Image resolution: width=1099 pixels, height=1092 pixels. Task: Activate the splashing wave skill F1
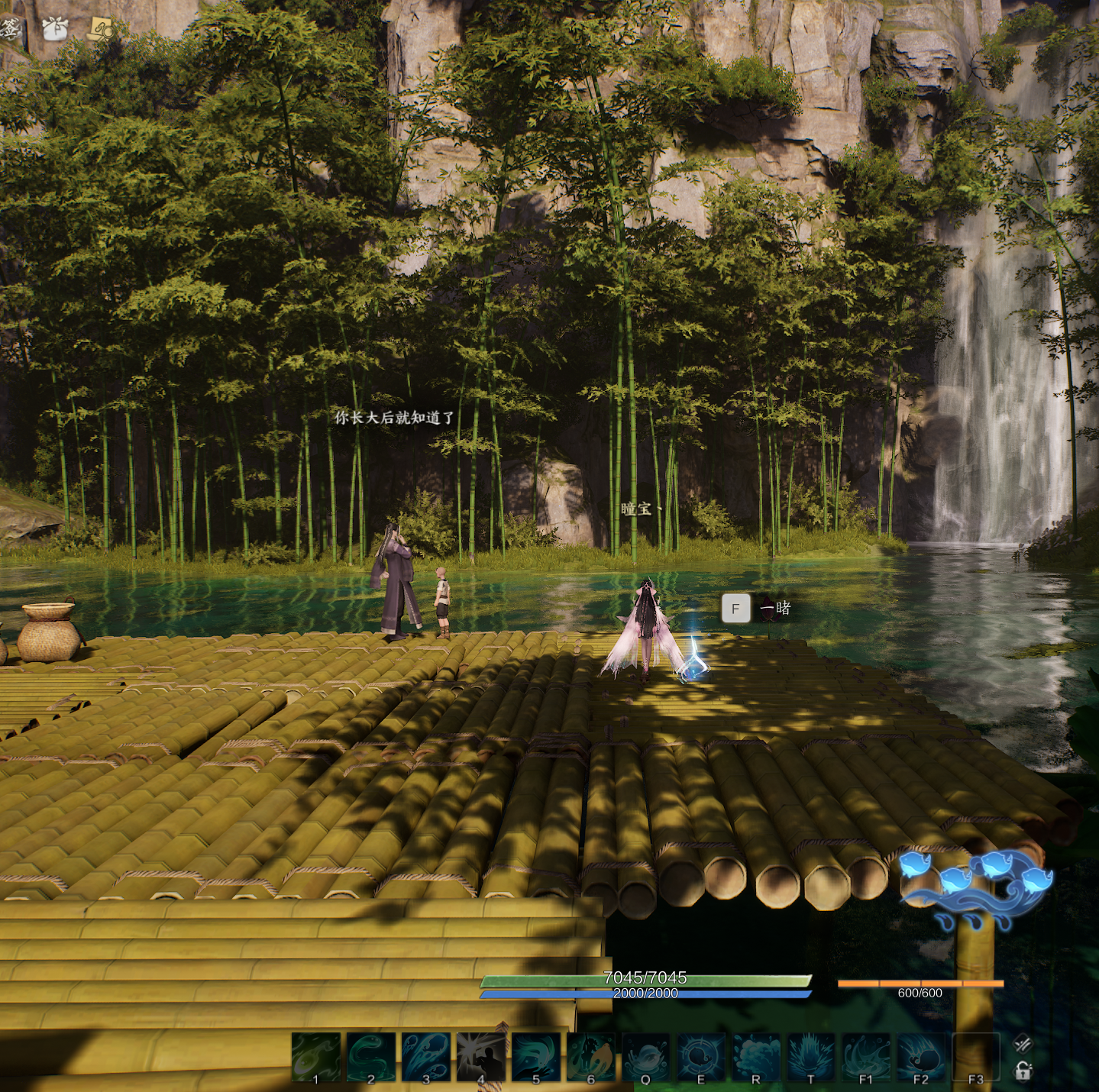pyautogui.click(x=866, y=1057)
